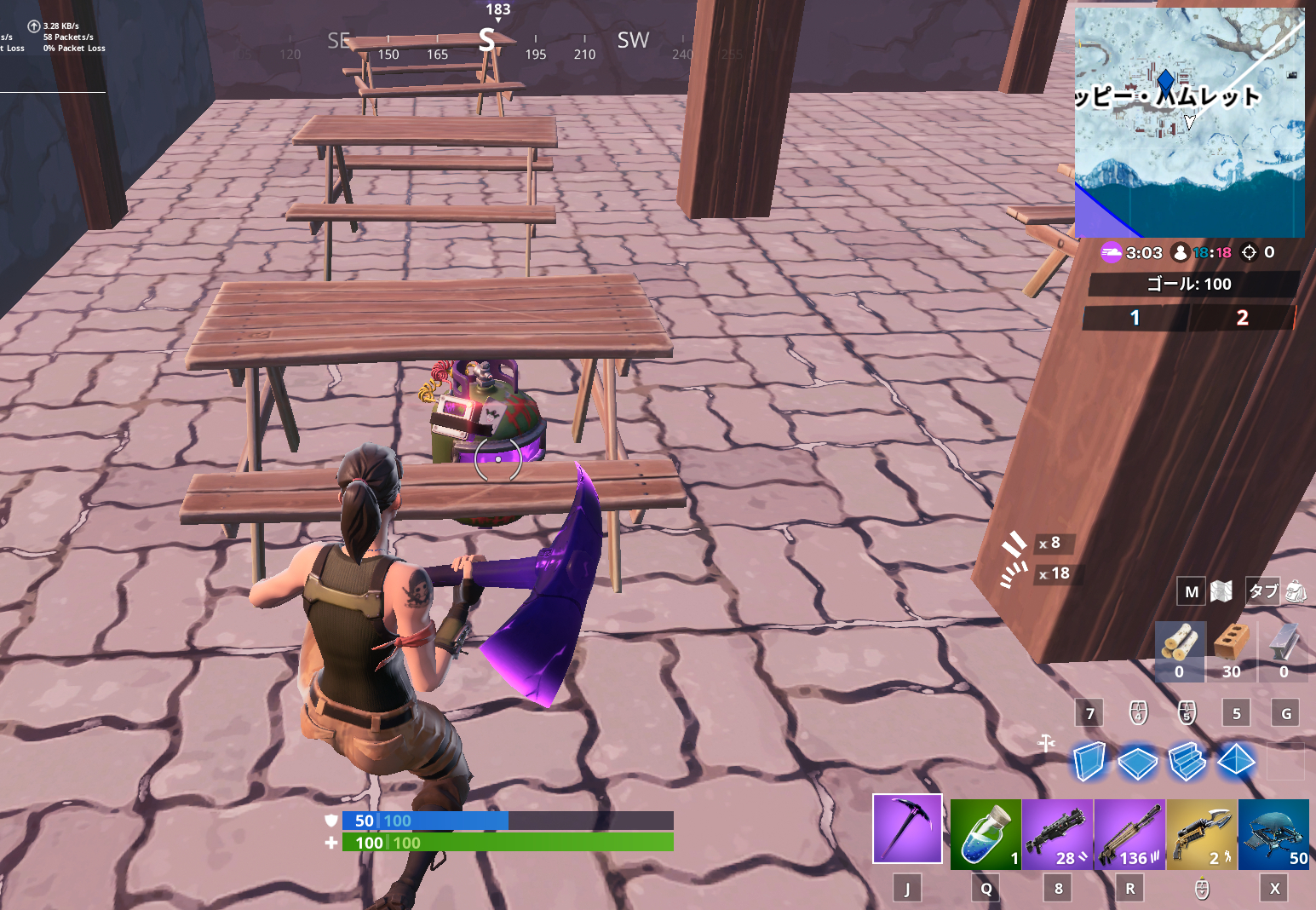
Task: Select the floor building piece
Action: [x=1137, y=761]
